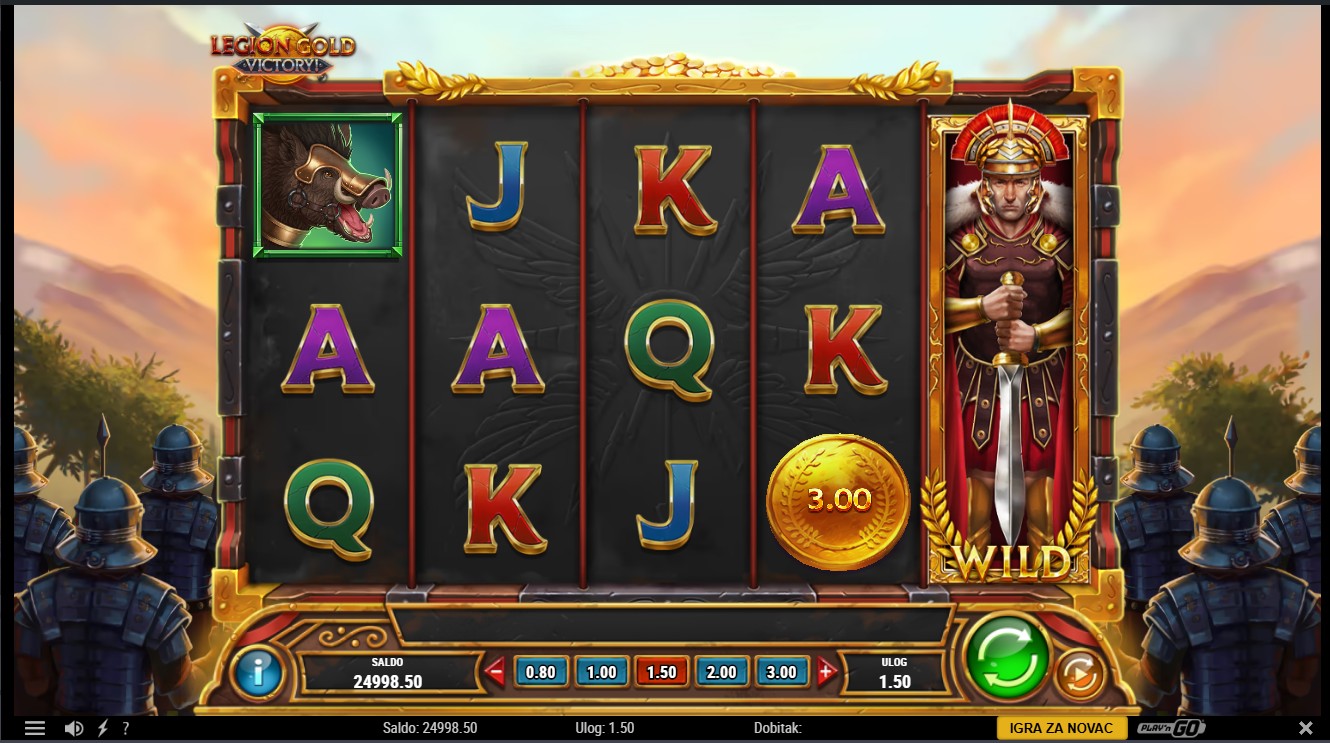Select the 3.00 bet amount

[782, 672]
